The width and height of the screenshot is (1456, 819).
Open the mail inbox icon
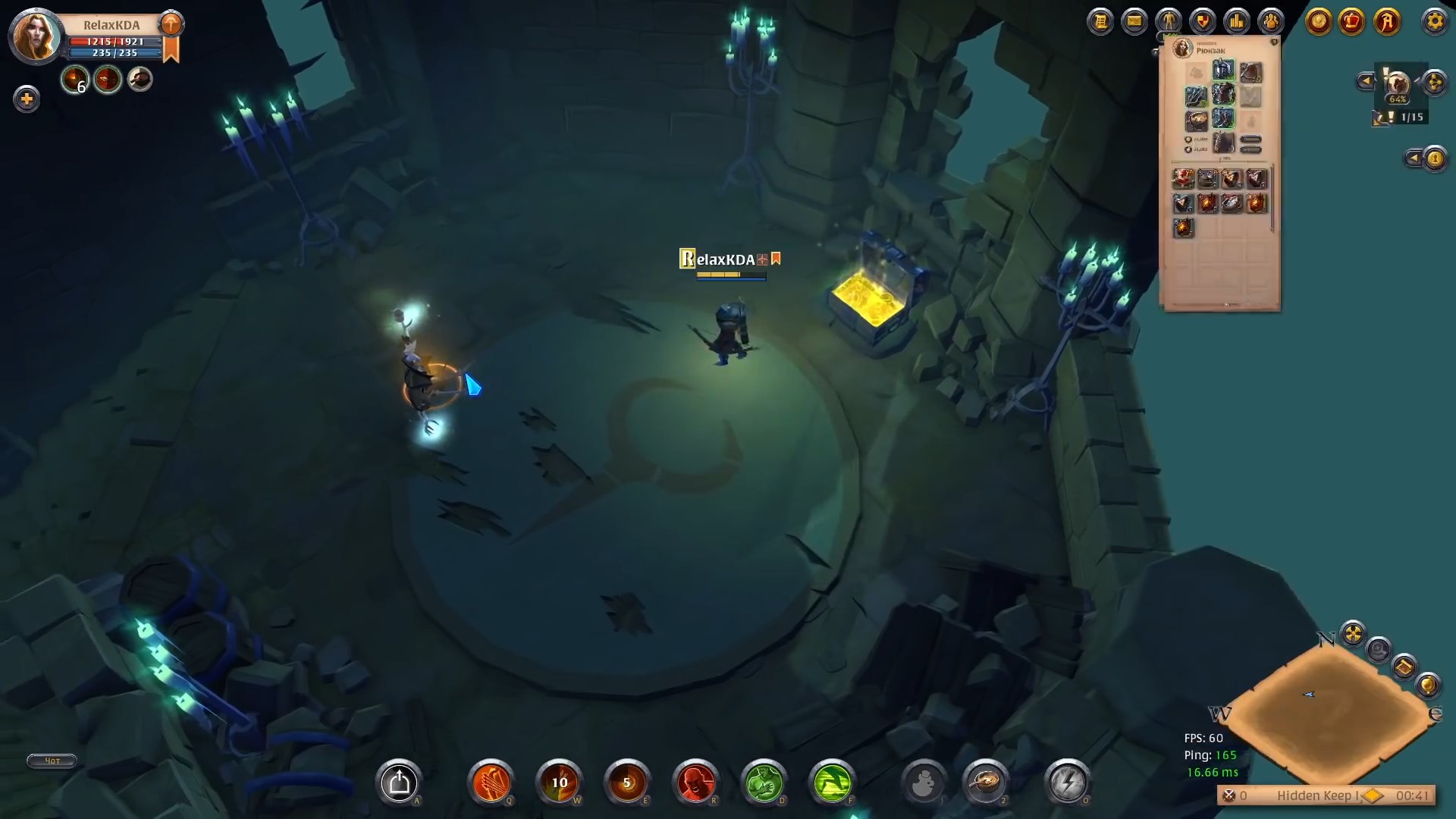[1134, 22]
